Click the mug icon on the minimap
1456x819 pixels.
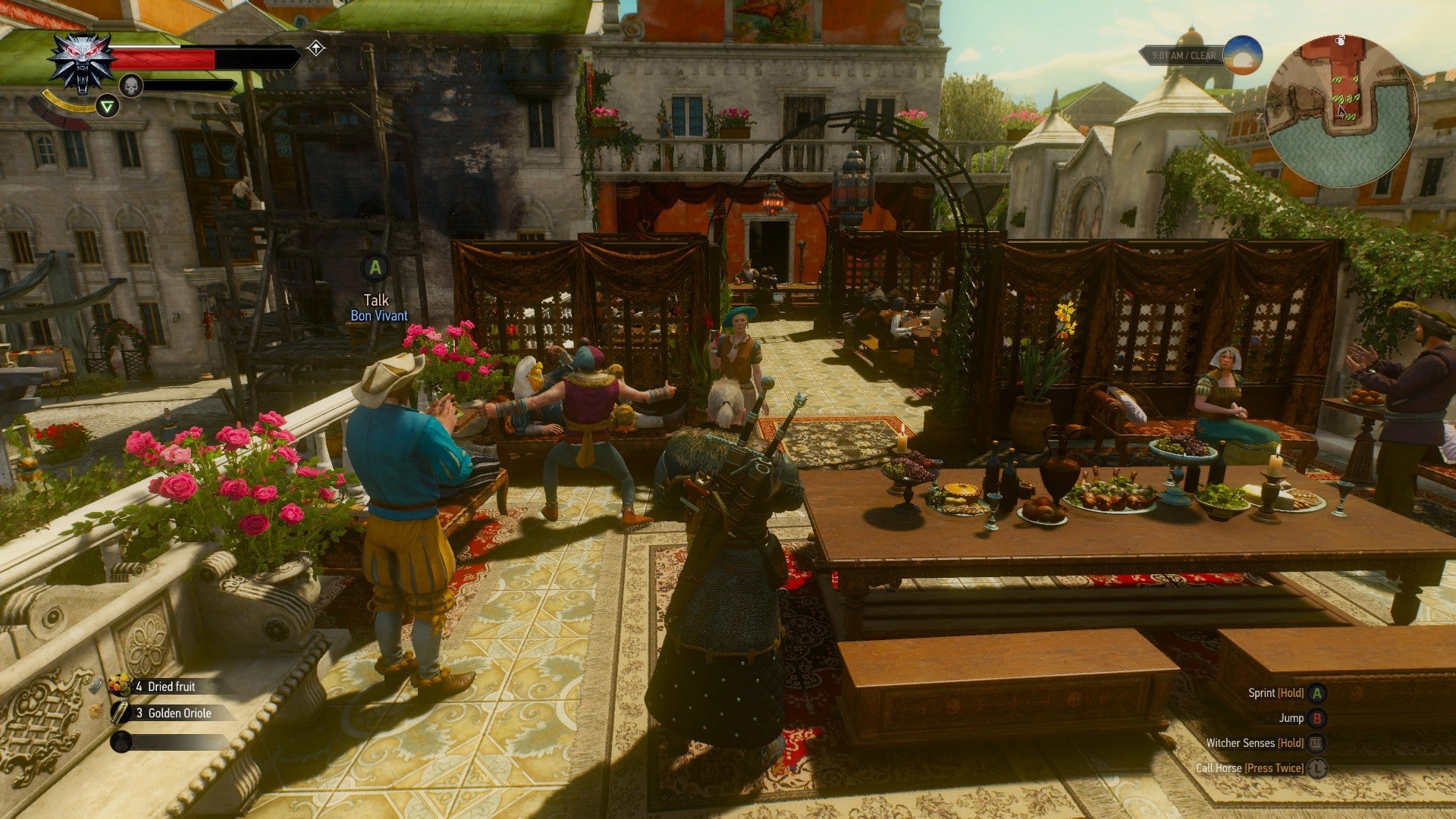coord(1340,41)
